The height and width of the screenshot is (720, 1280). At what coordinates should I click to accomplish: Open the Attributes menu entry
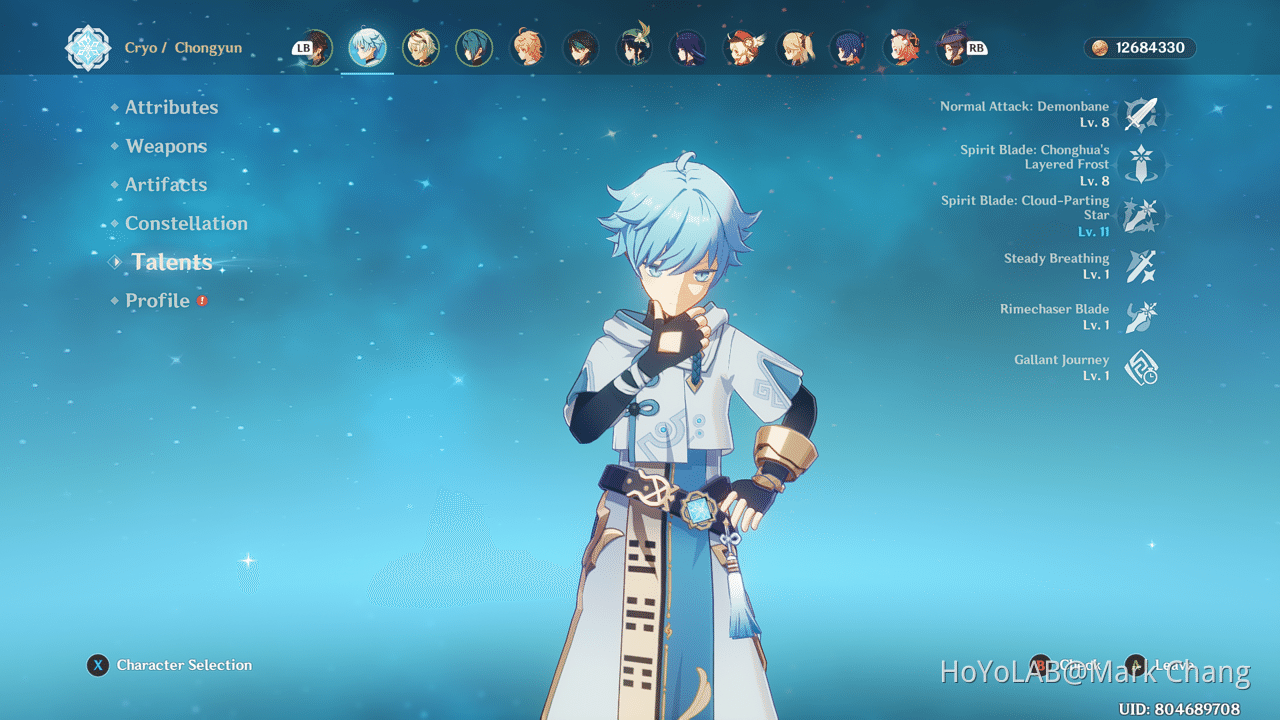point(171,107)
